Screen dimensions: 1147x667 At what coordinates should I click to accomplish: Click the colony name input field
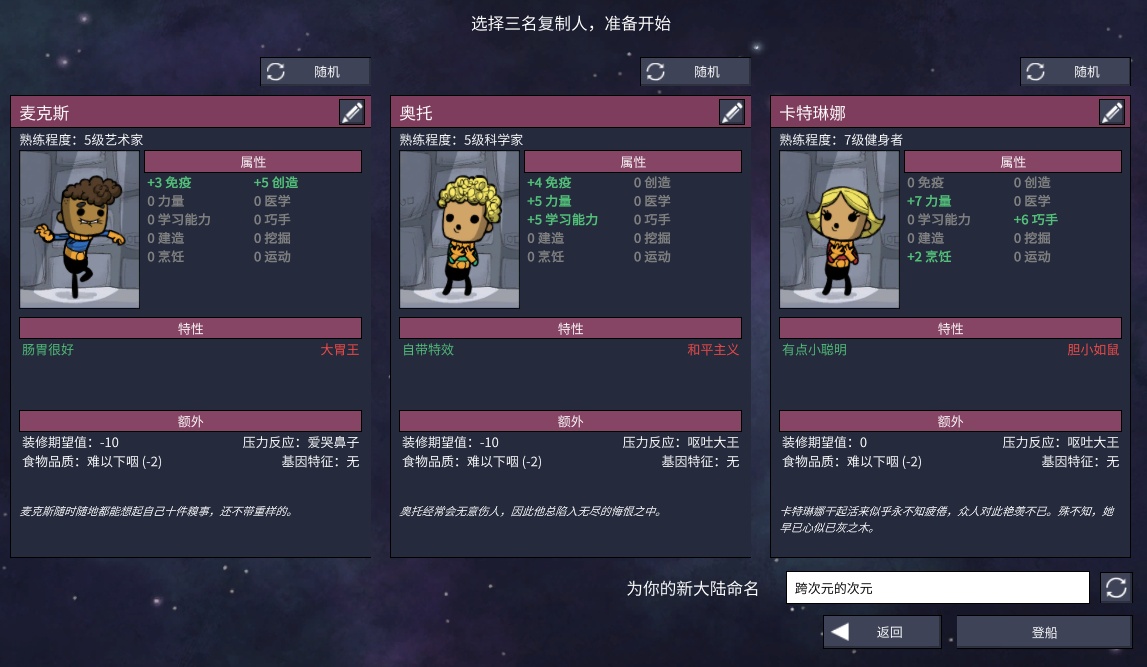point(937,588)
